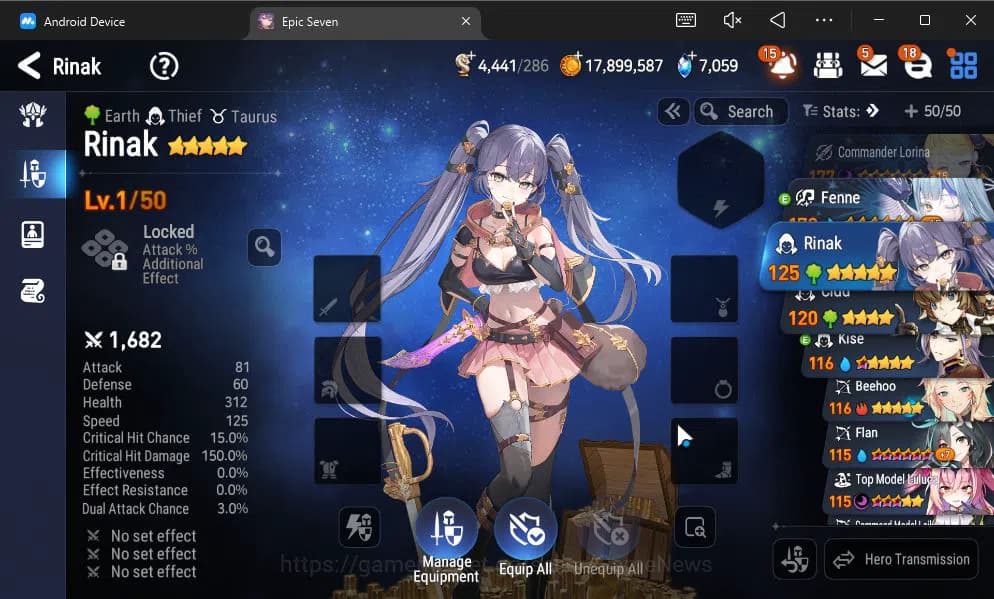Open the question mark help button
Viewport: 994px width, 599px height.
pos(164,67)
